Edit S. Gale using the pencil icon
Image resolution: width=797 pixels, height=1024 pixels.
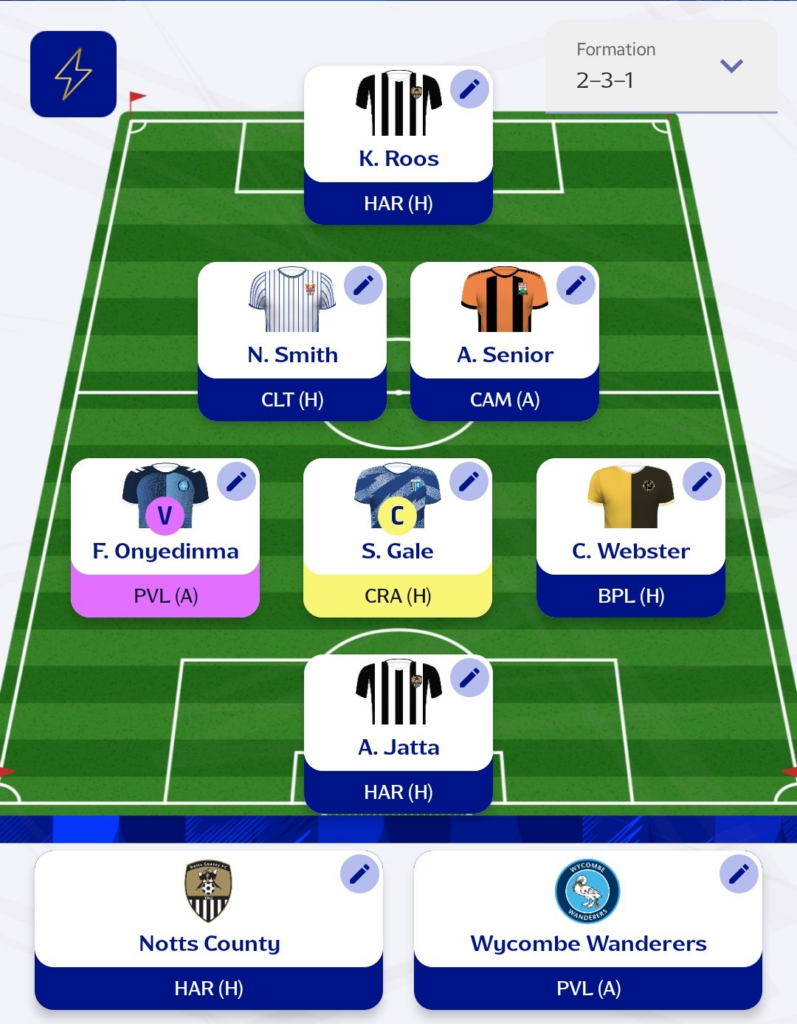468,481
